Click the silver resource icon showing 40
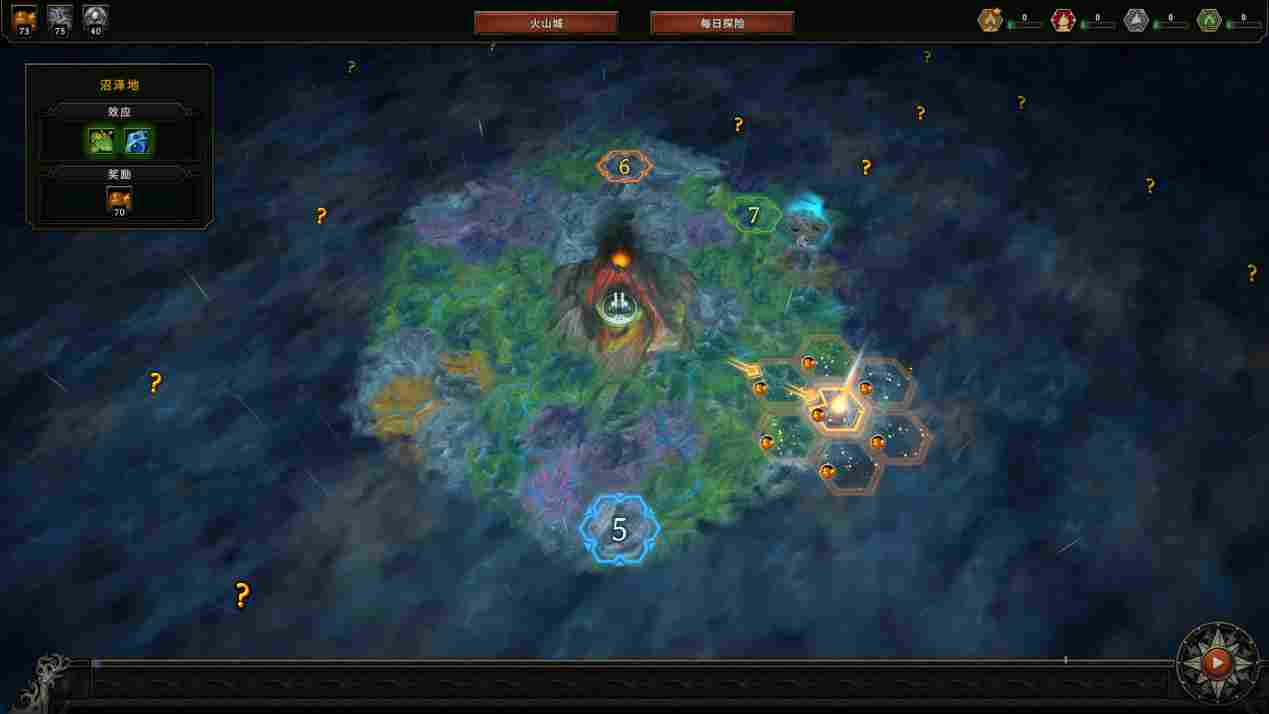The height and width of the screenshot is (714, 1269). click(96, 18)
